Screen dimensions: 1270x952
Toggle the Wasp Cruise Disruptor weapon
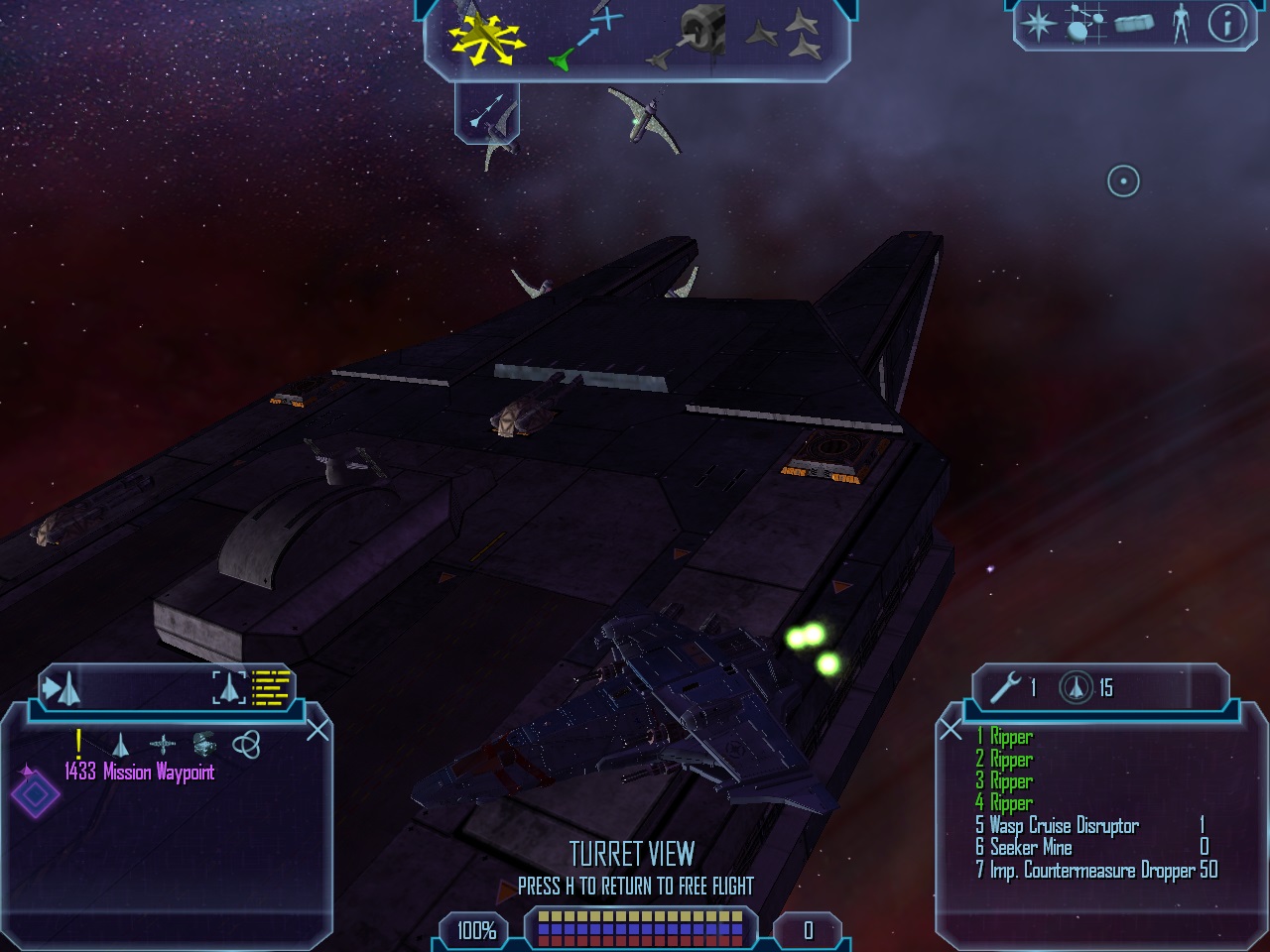pos(1064,826)
